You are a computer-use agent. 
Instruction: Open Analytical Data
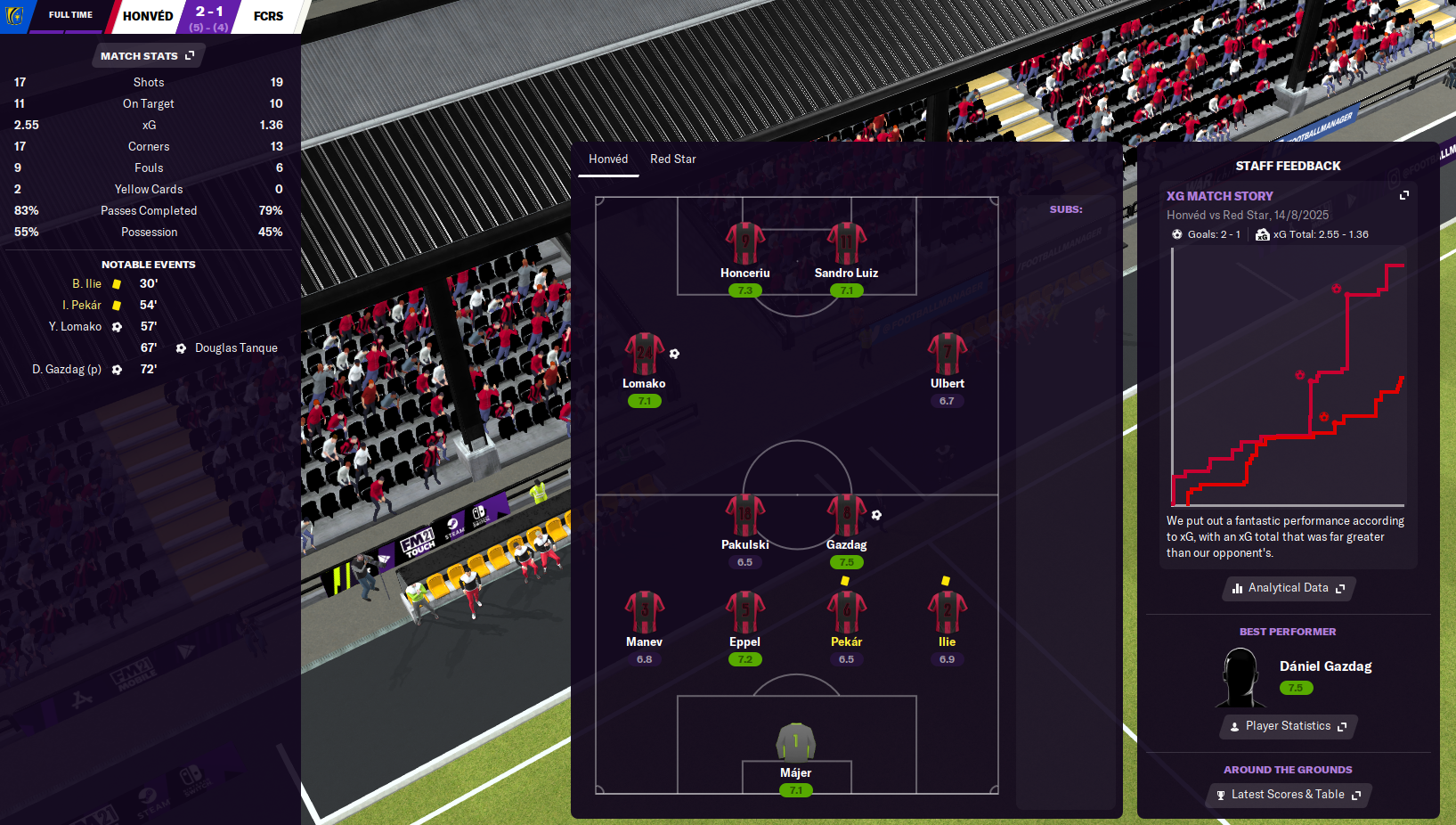coord(1288,588)
